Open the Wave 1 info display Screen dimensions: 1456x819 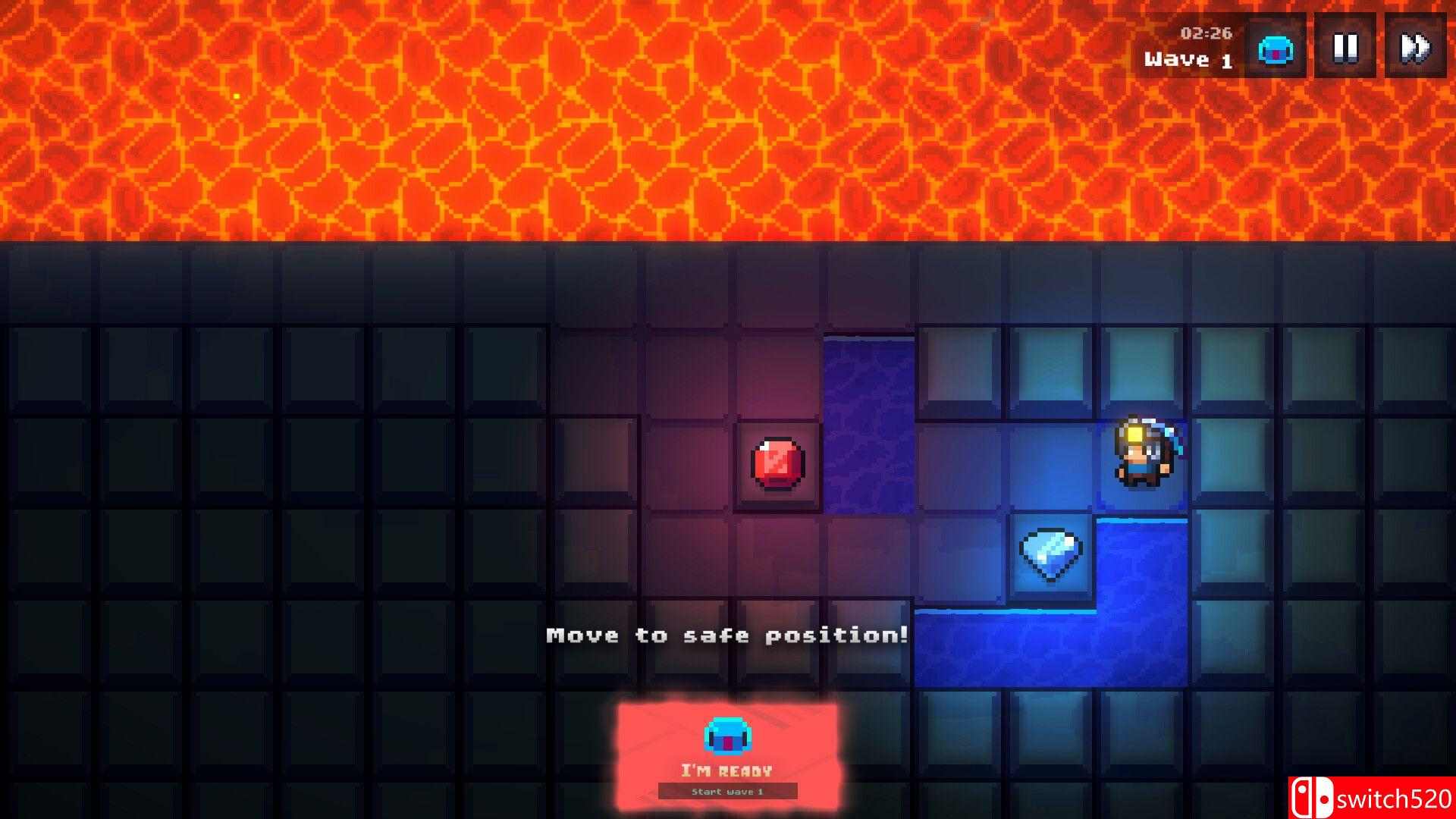point(1191,57)
